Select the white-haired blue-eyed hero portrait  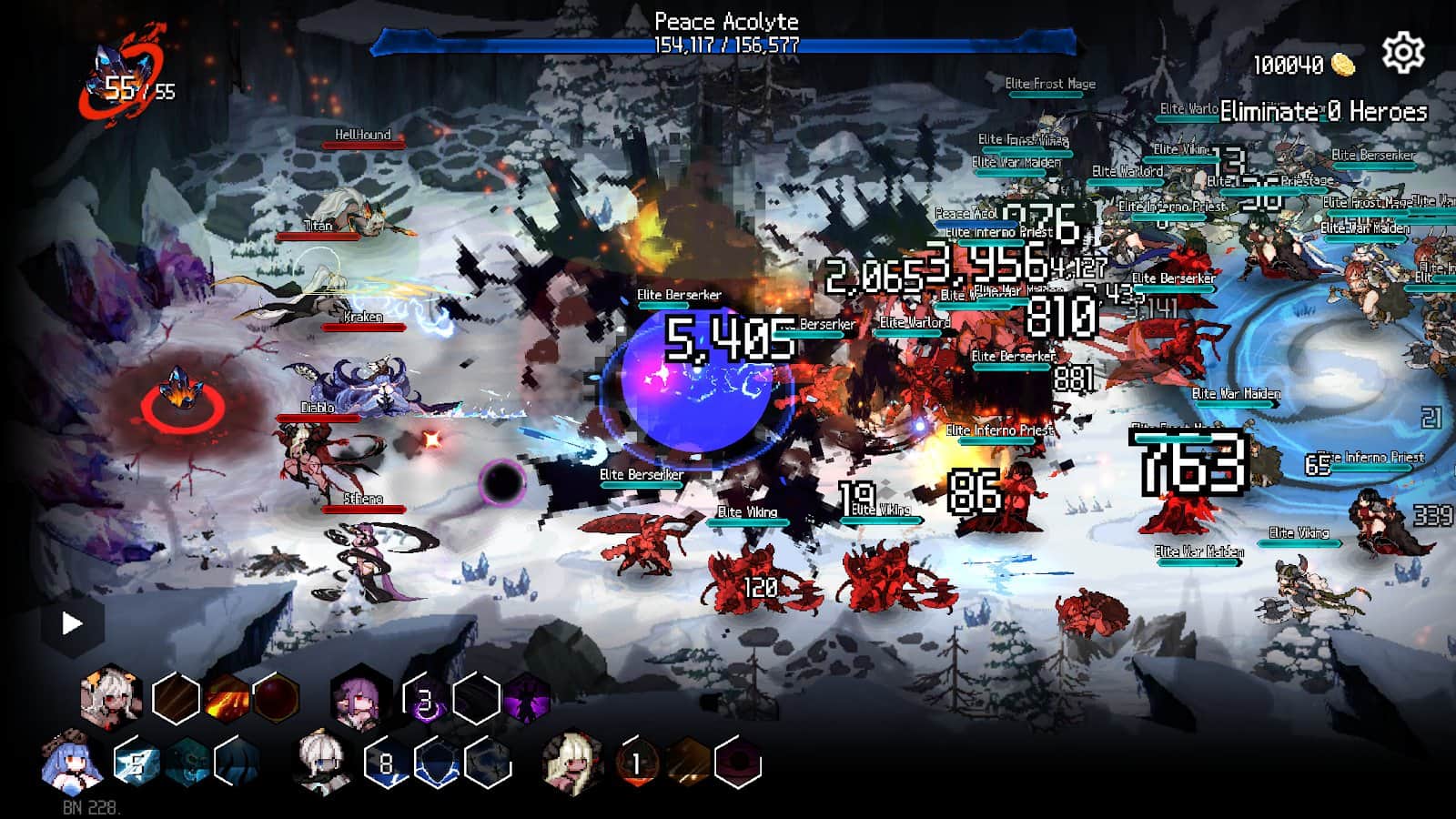tap(321, 763)
